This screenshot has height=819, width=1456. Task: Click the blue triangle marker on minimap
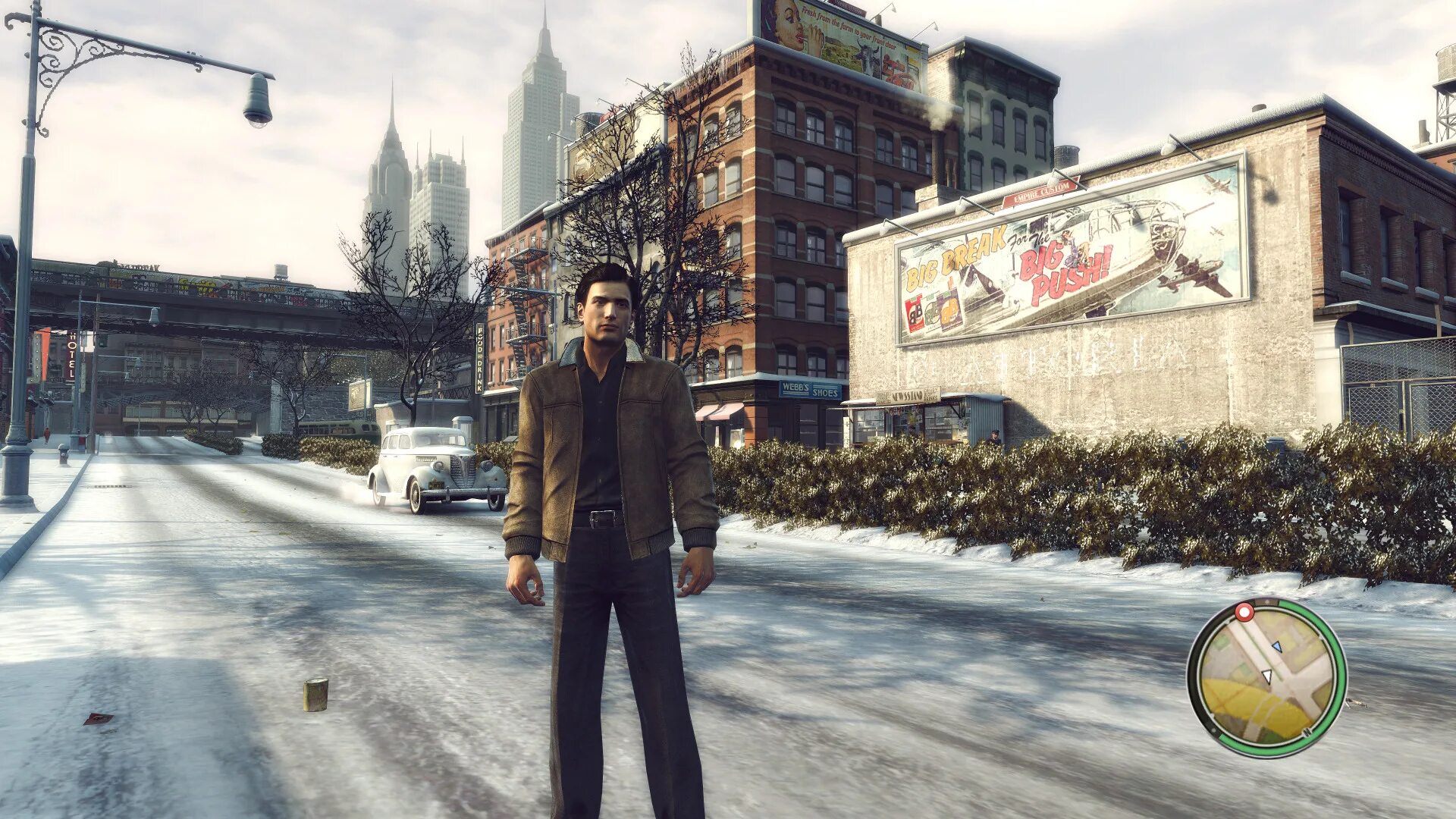[x=1276, y=647]
